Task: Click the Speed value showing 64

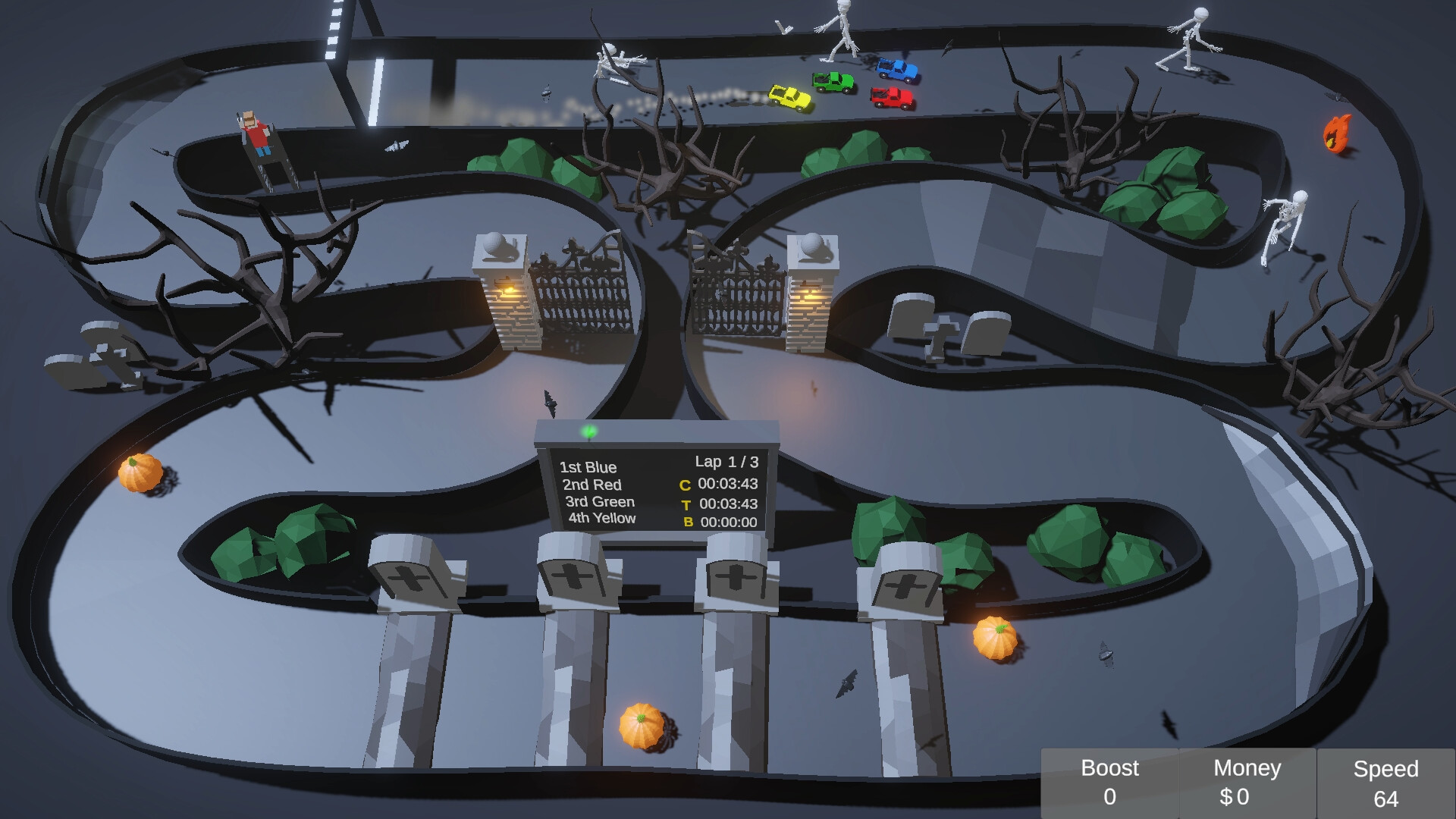Action: [1386, 797]
